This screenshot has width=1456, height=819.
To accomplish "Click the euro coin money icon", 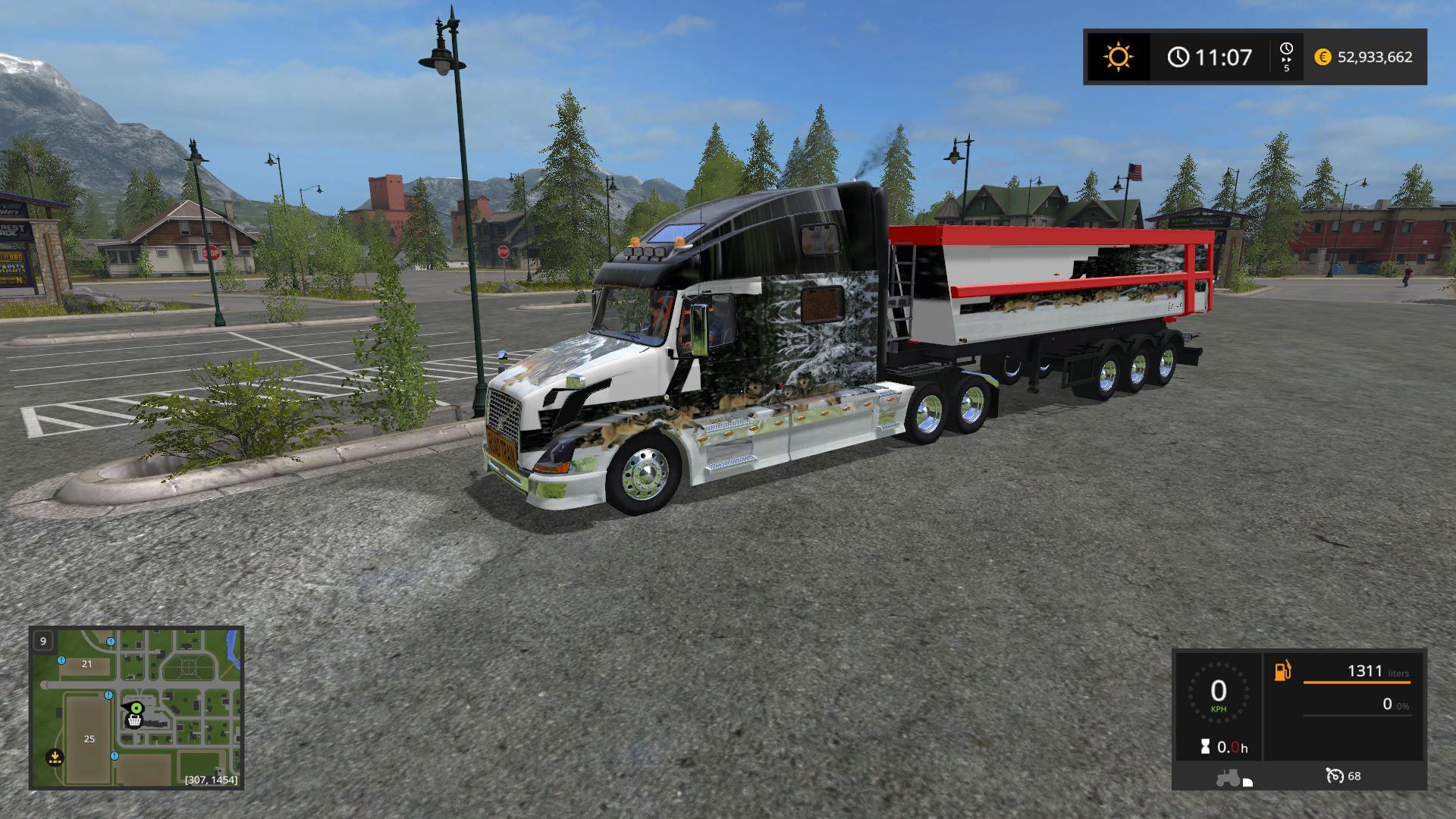I will click(x=1323, y=57).
